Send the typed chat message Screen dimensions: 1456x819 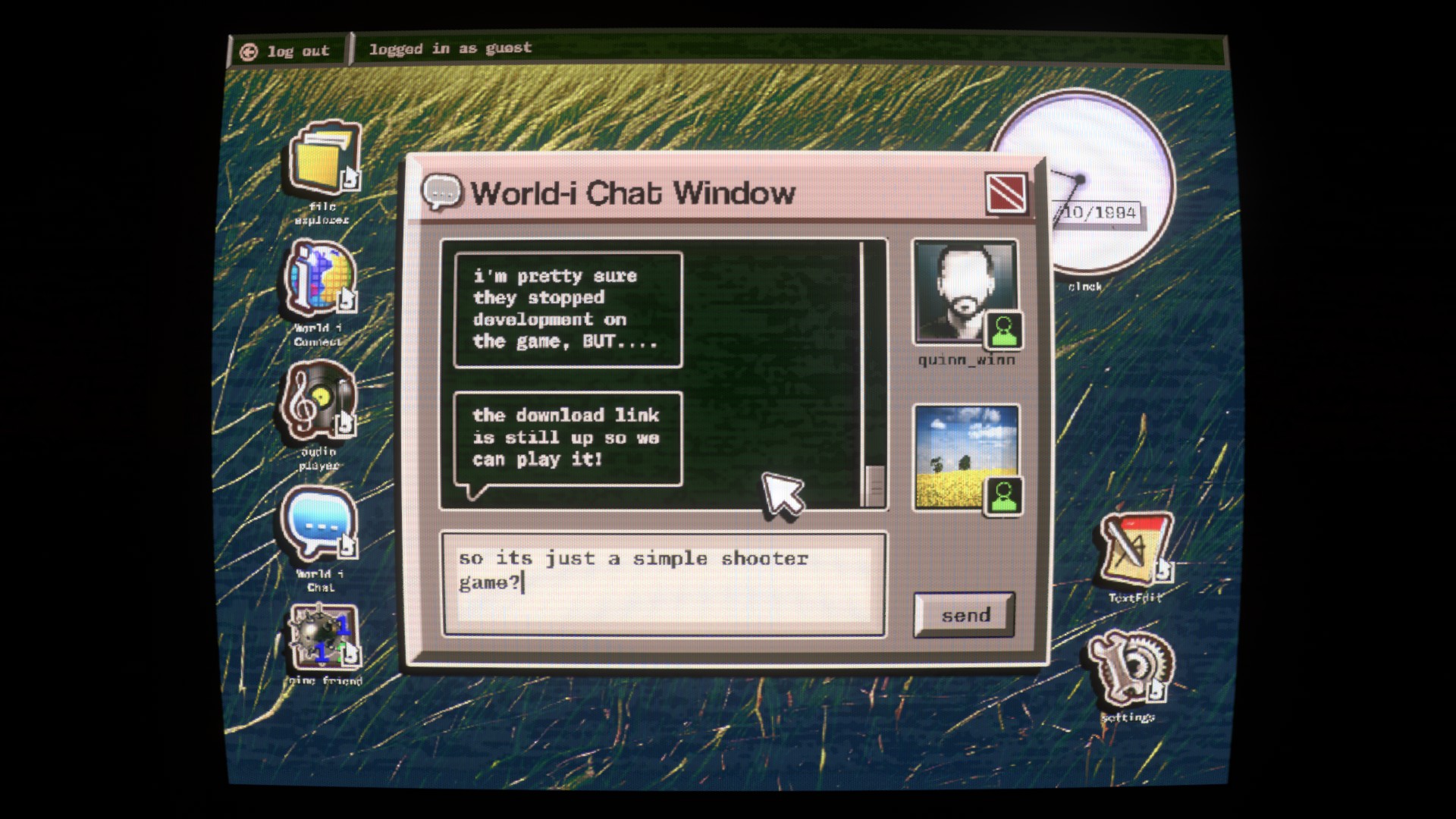[965, 615]
